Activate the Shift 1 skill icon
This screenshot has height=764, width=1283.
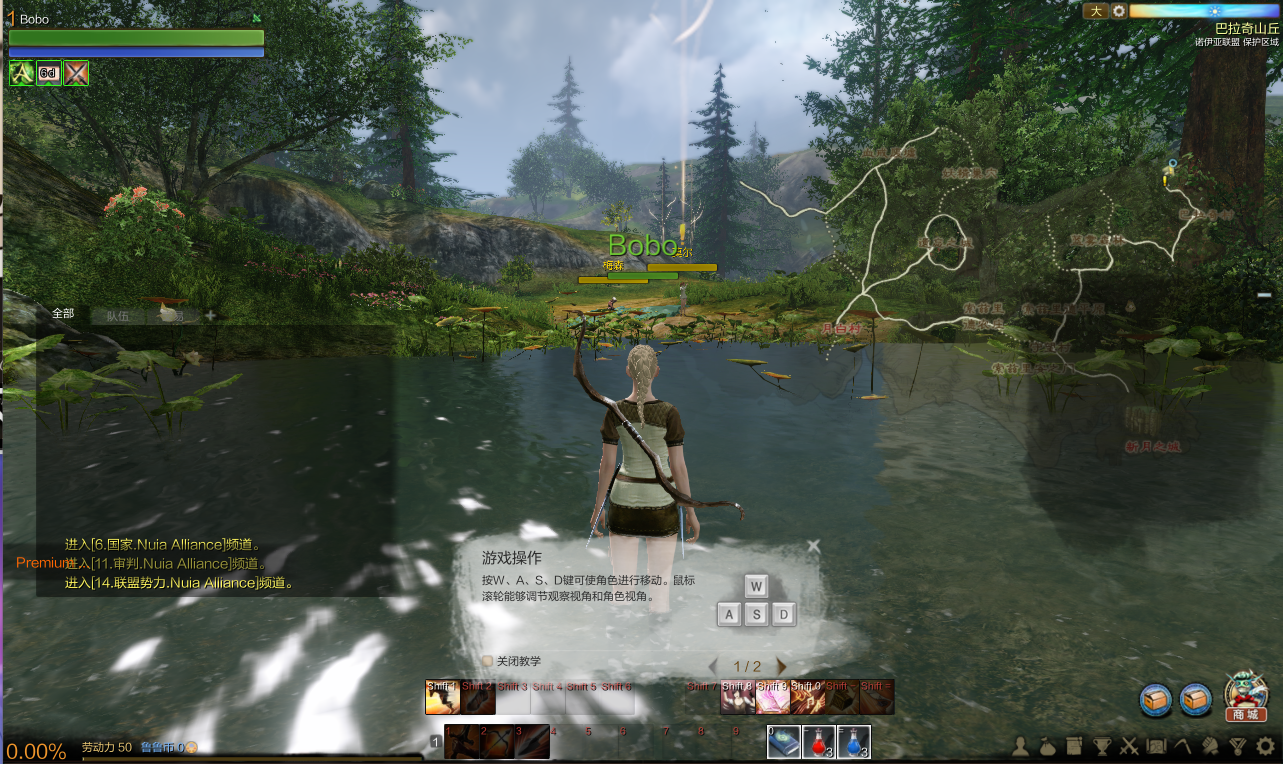442,697
